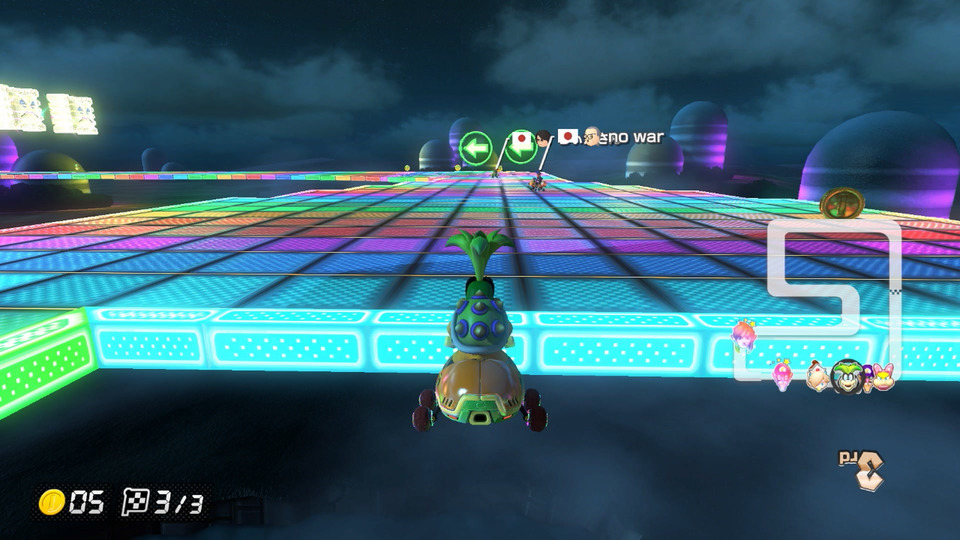This screenshot has width=960, height=540.
Task: Select Wendy's head icon on the minimap
Action: click(x=884, y=376)
